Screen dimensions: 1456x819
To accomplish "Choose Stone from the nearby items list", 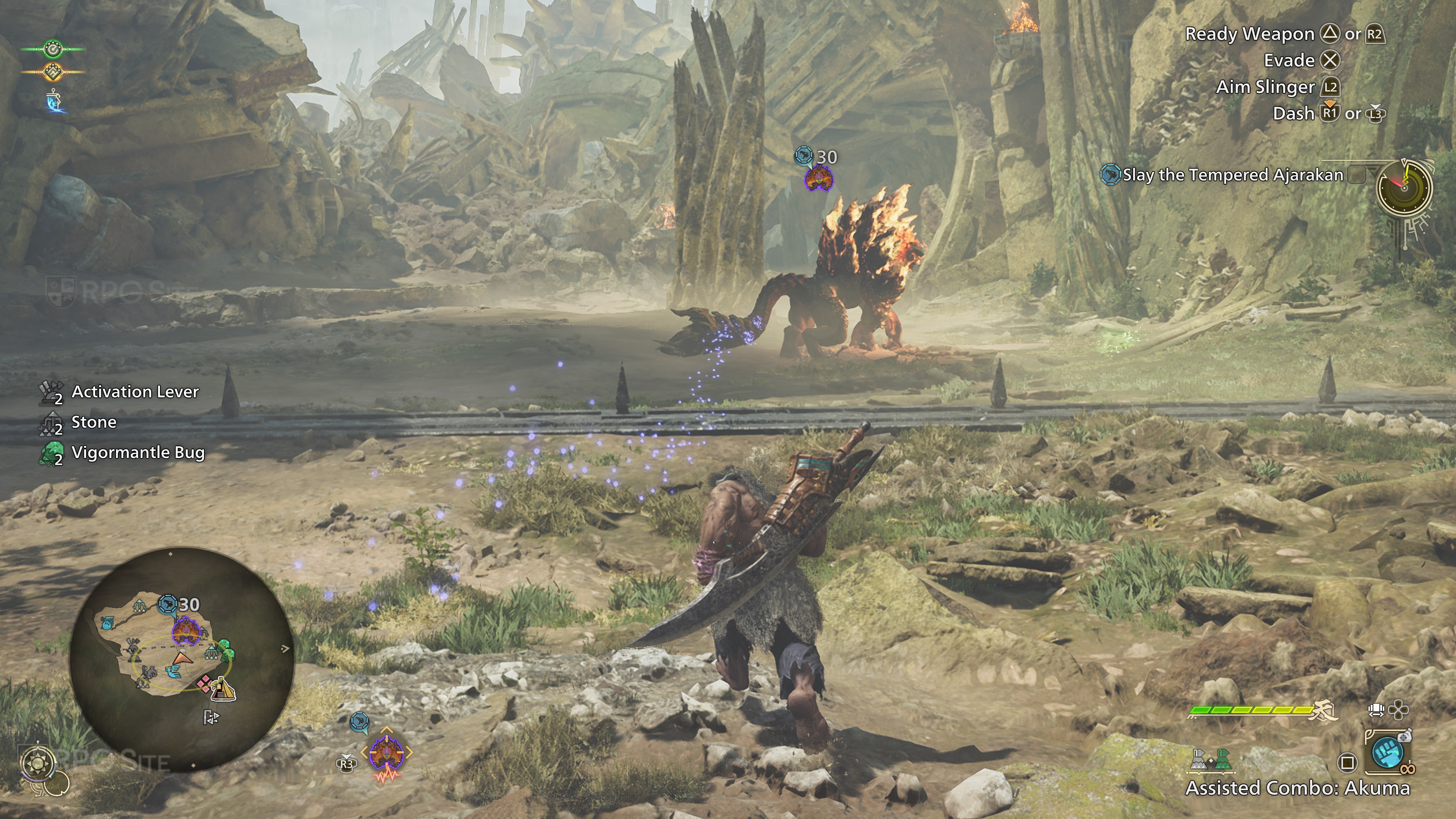I will (94, 422).
